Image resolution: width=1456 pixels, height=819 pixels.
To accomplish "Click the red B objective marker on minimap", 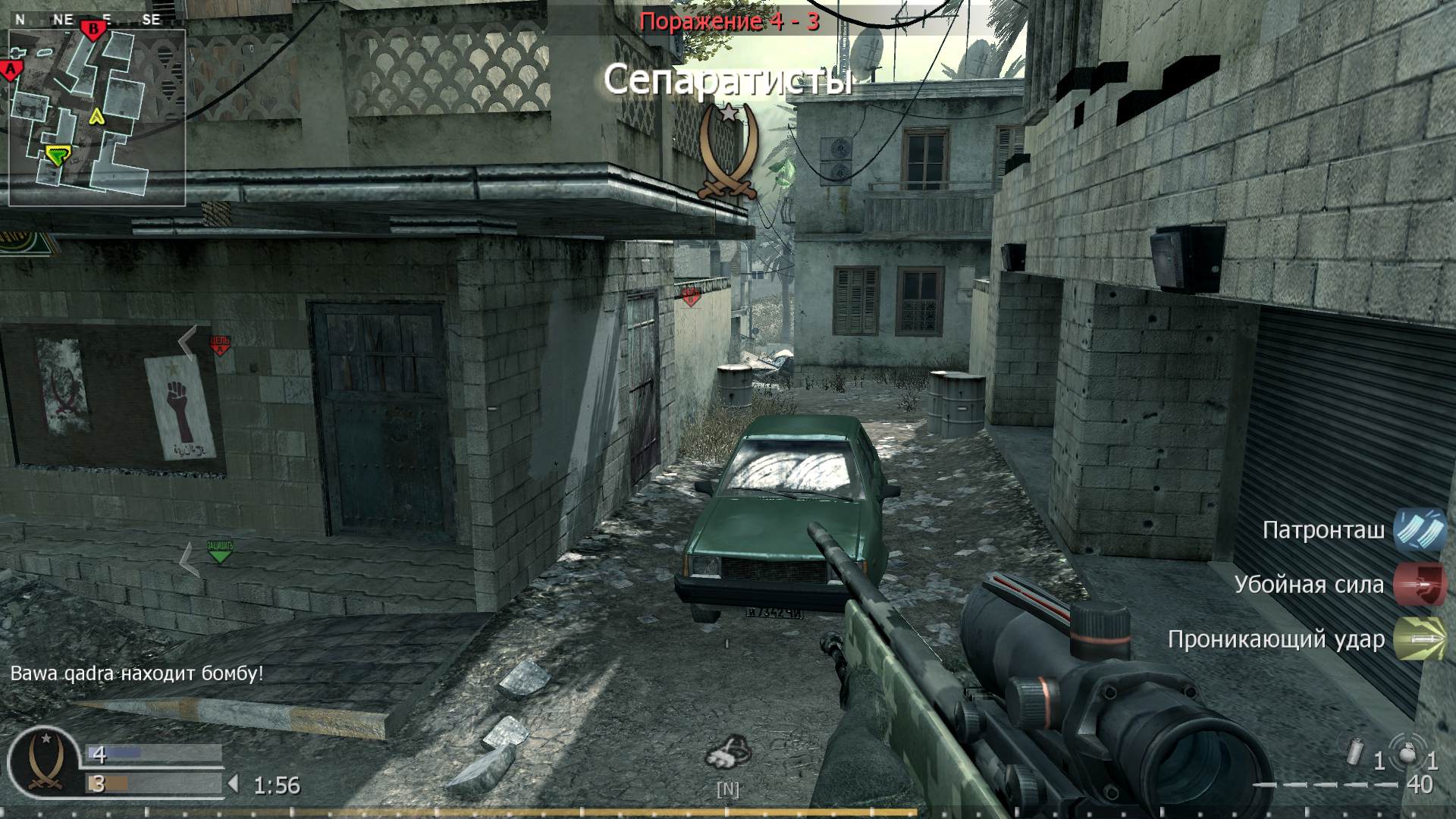I will [x=92, y=27].
